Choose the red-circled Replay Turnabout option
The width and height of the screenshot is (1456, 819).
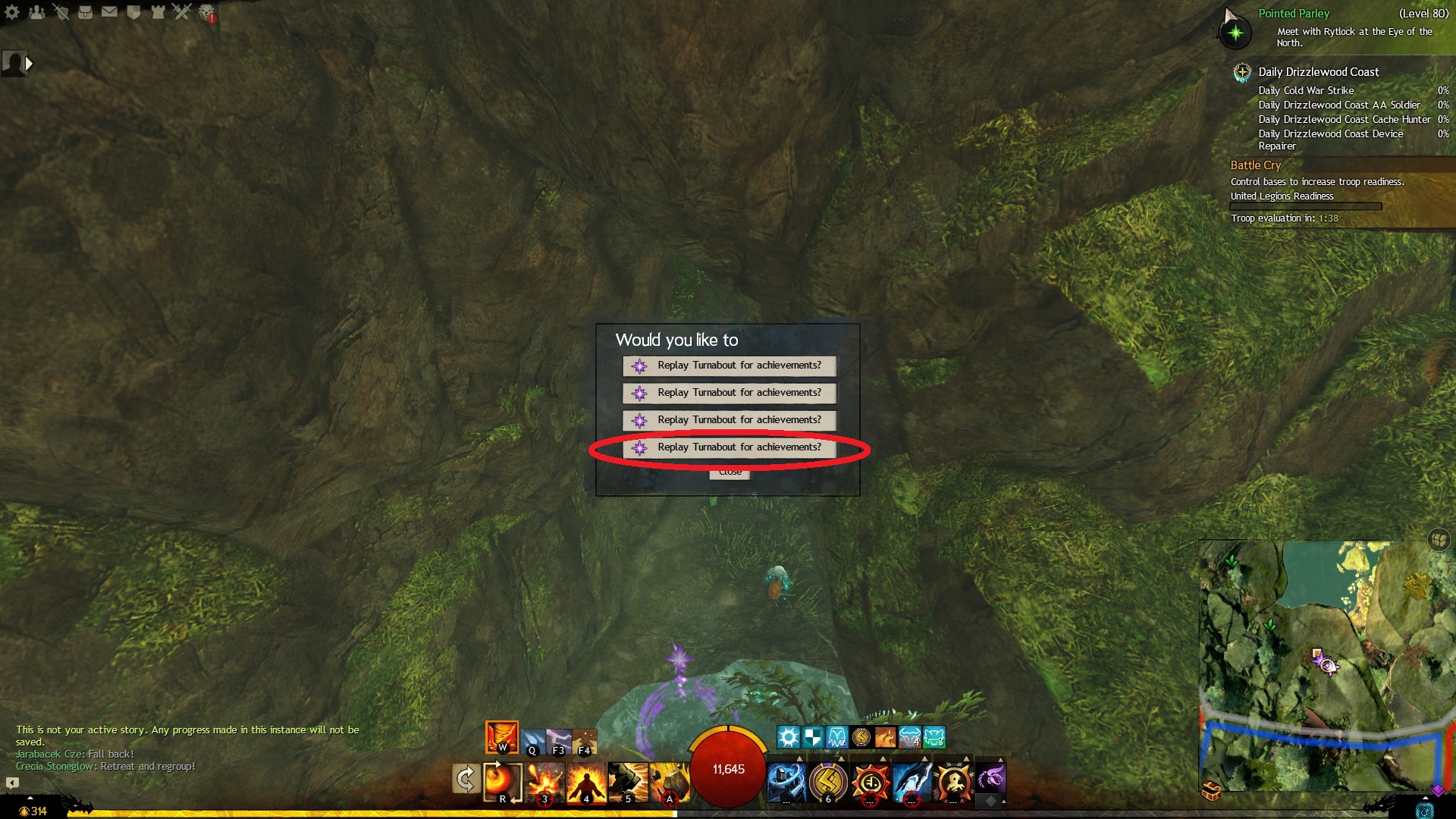click(729, 447)
